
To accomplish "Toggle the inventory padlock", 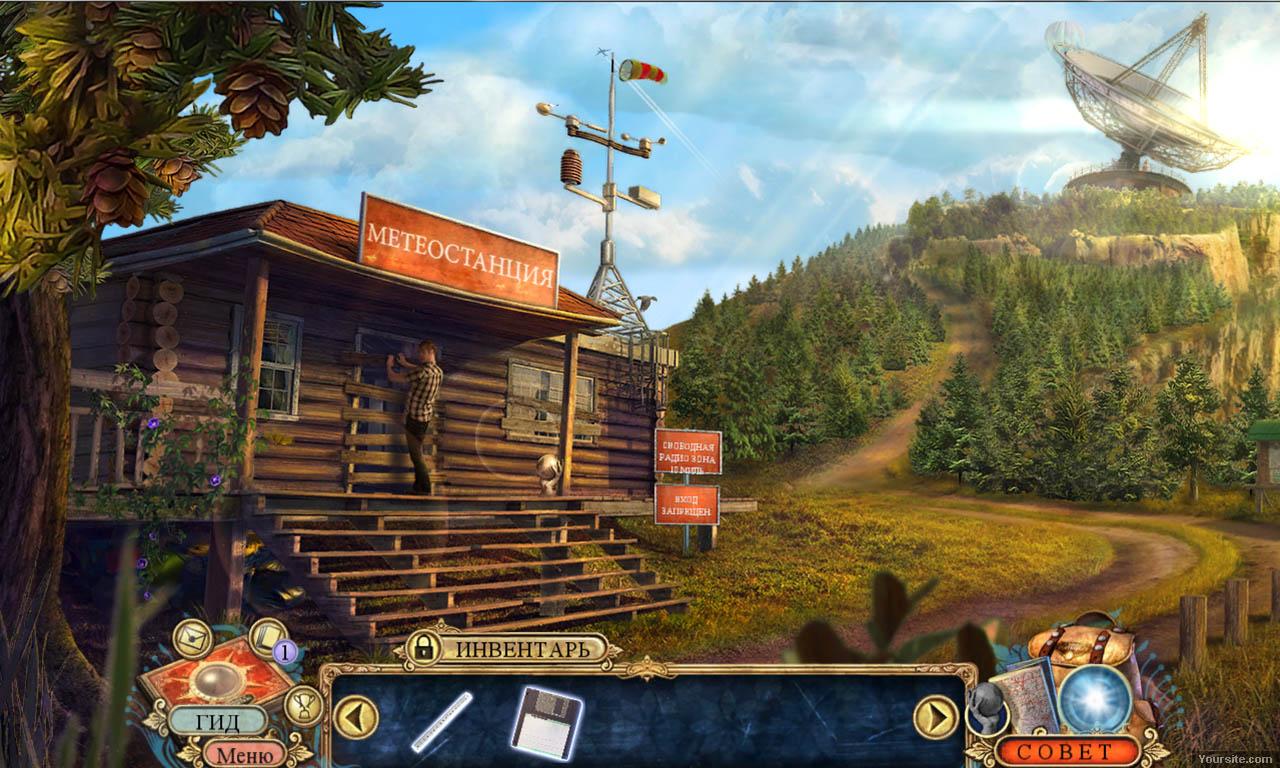I will (x=425, y=647).
